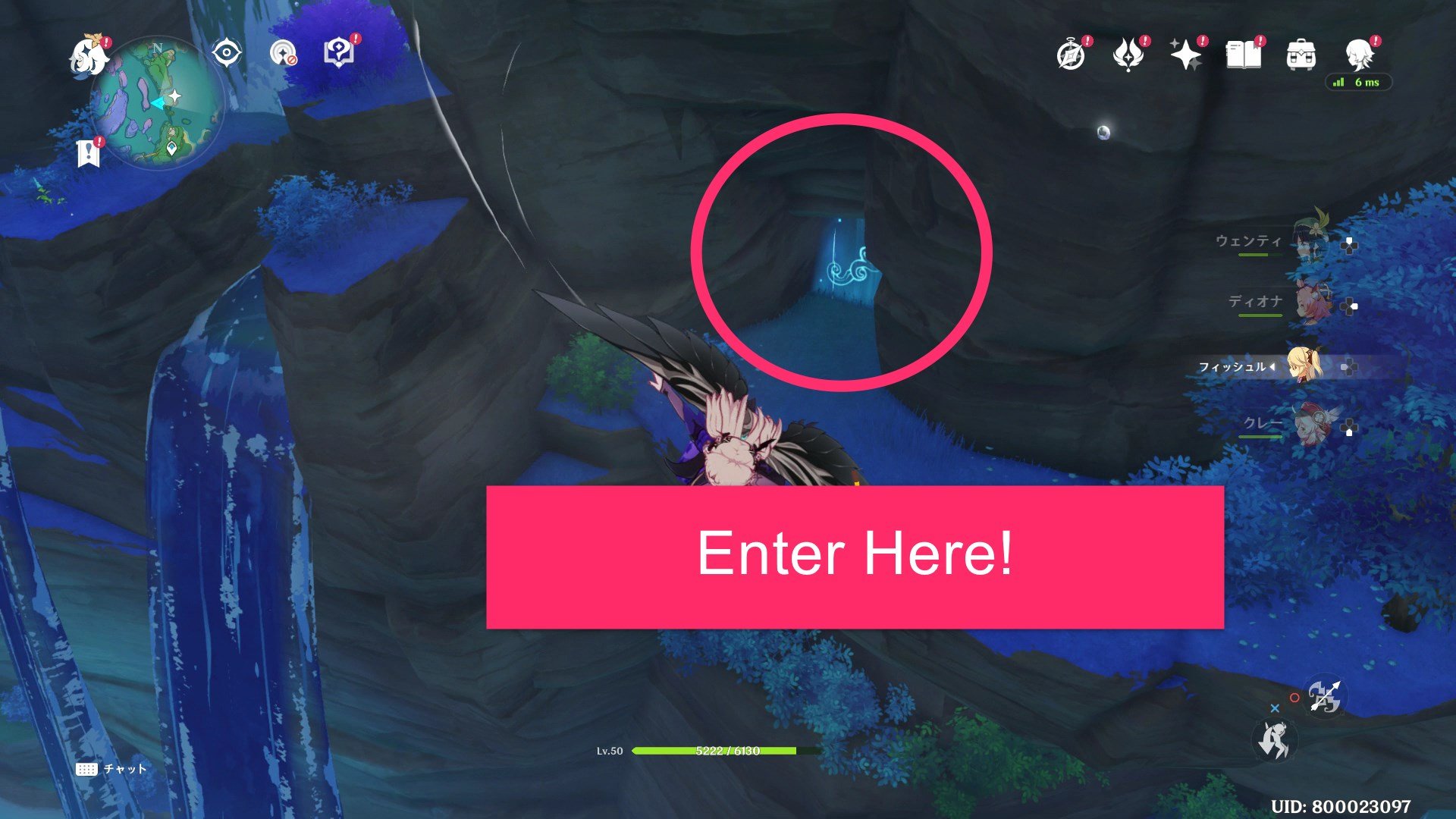The width and height of the screenshot is (1456, 819).
Task: Open the Inventory backpack icon
Action: pyautogui.click(x=1302, y=55)
